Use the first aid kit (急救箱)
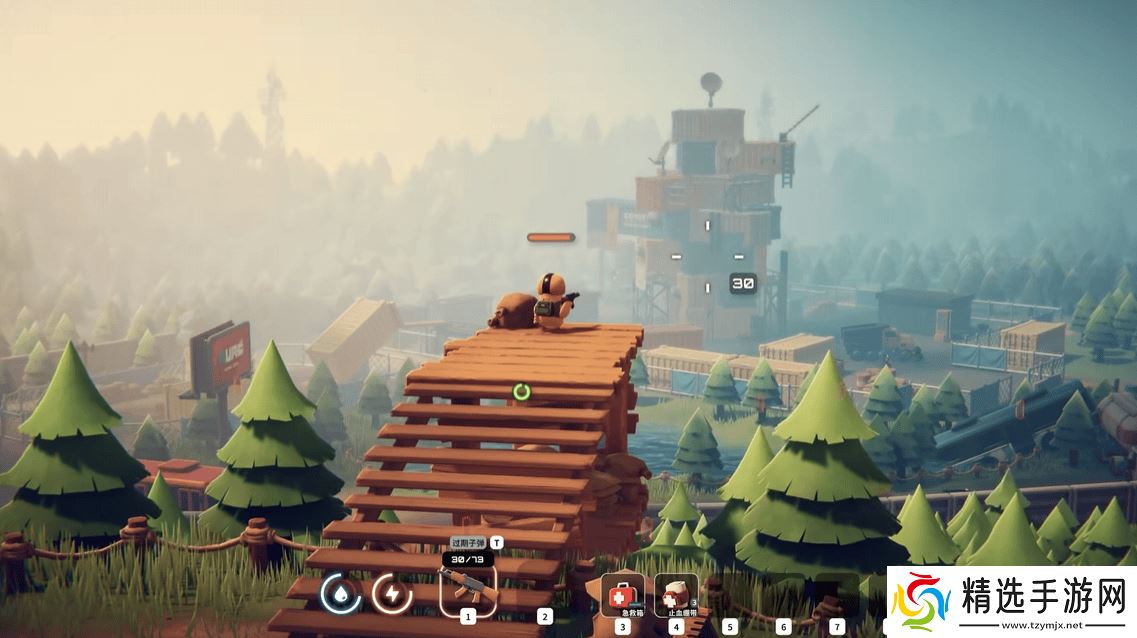The height and width of the screenshot is (638, 1137). [x=621, y=593]
